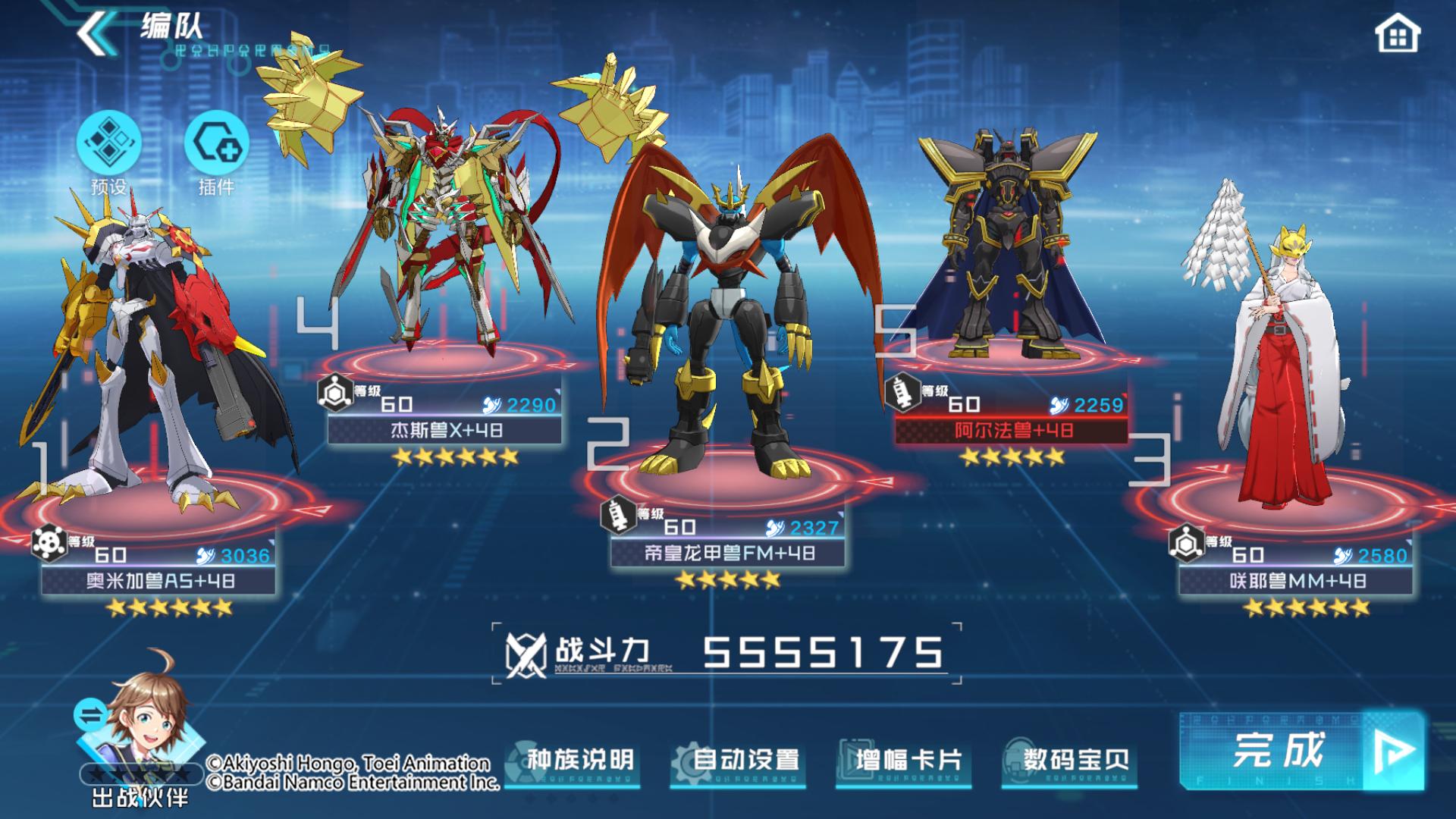This screenshot has height=819, width=1456.
Task: Select 杰斯兽X+48 team member
Action: (445, 430)
